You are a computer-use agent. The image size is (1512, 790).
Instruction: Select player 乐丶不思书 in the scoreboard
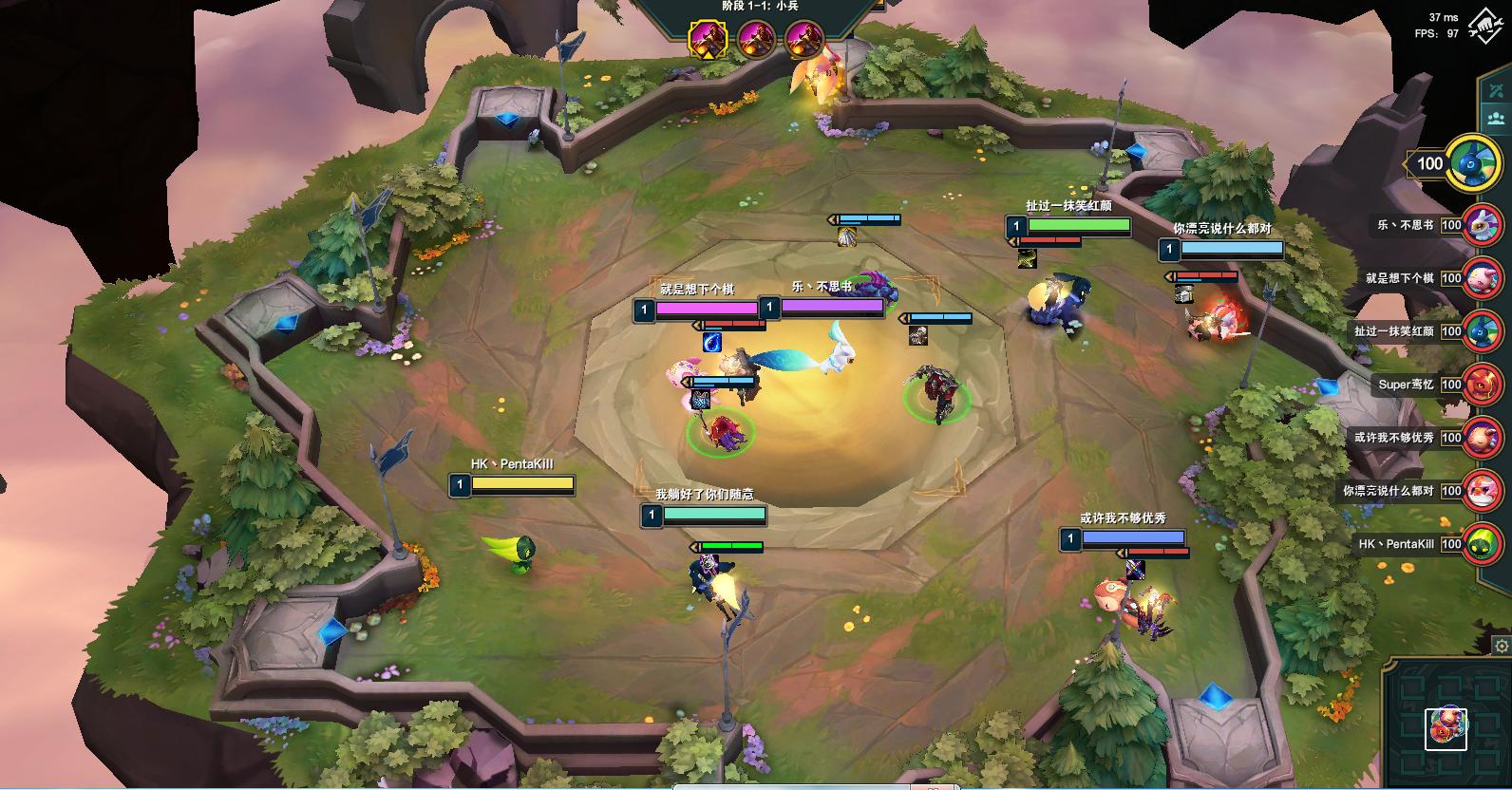point(1482,226)
